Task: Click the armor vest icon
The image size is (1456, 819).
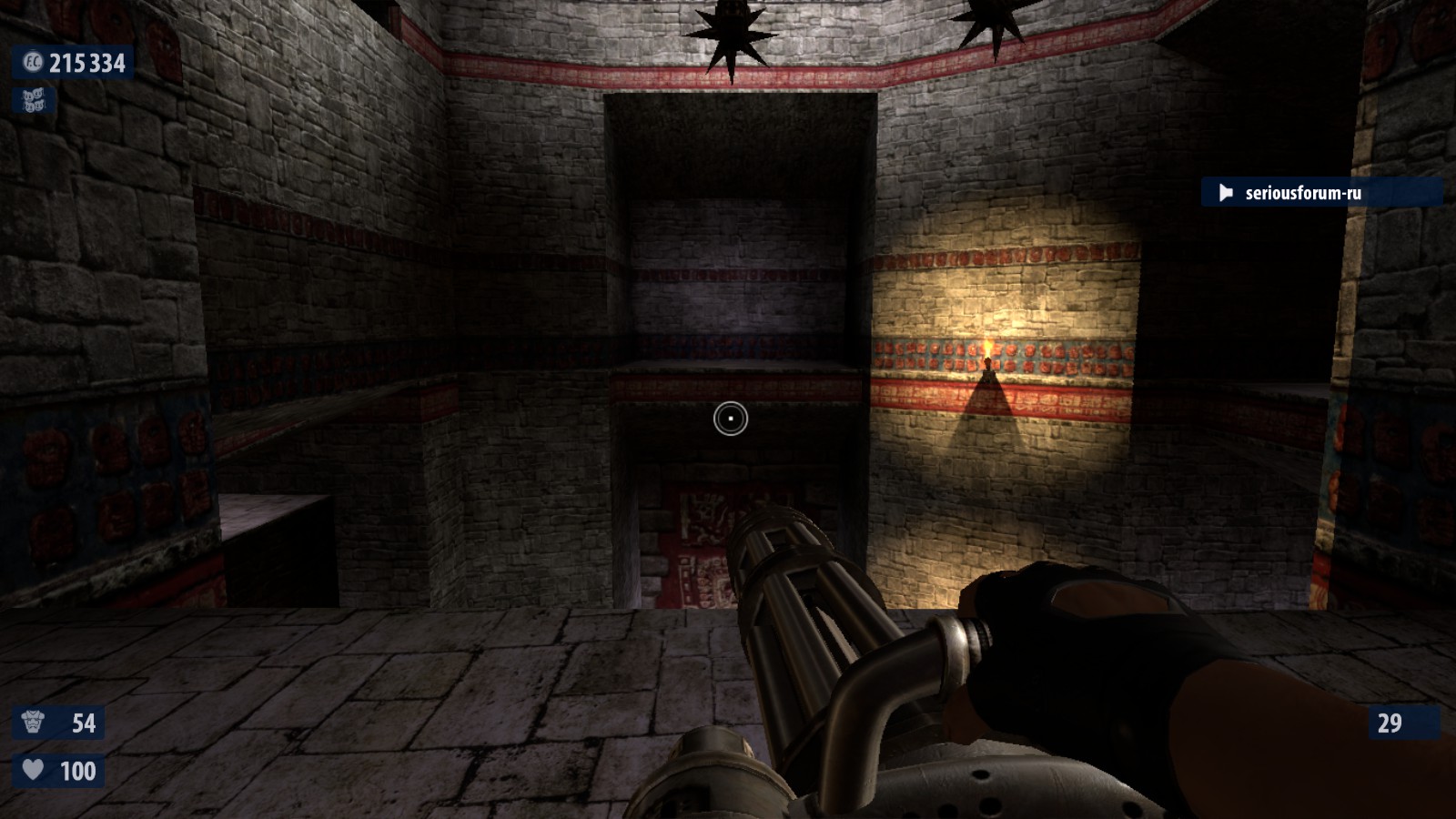Action: [34, 723]
